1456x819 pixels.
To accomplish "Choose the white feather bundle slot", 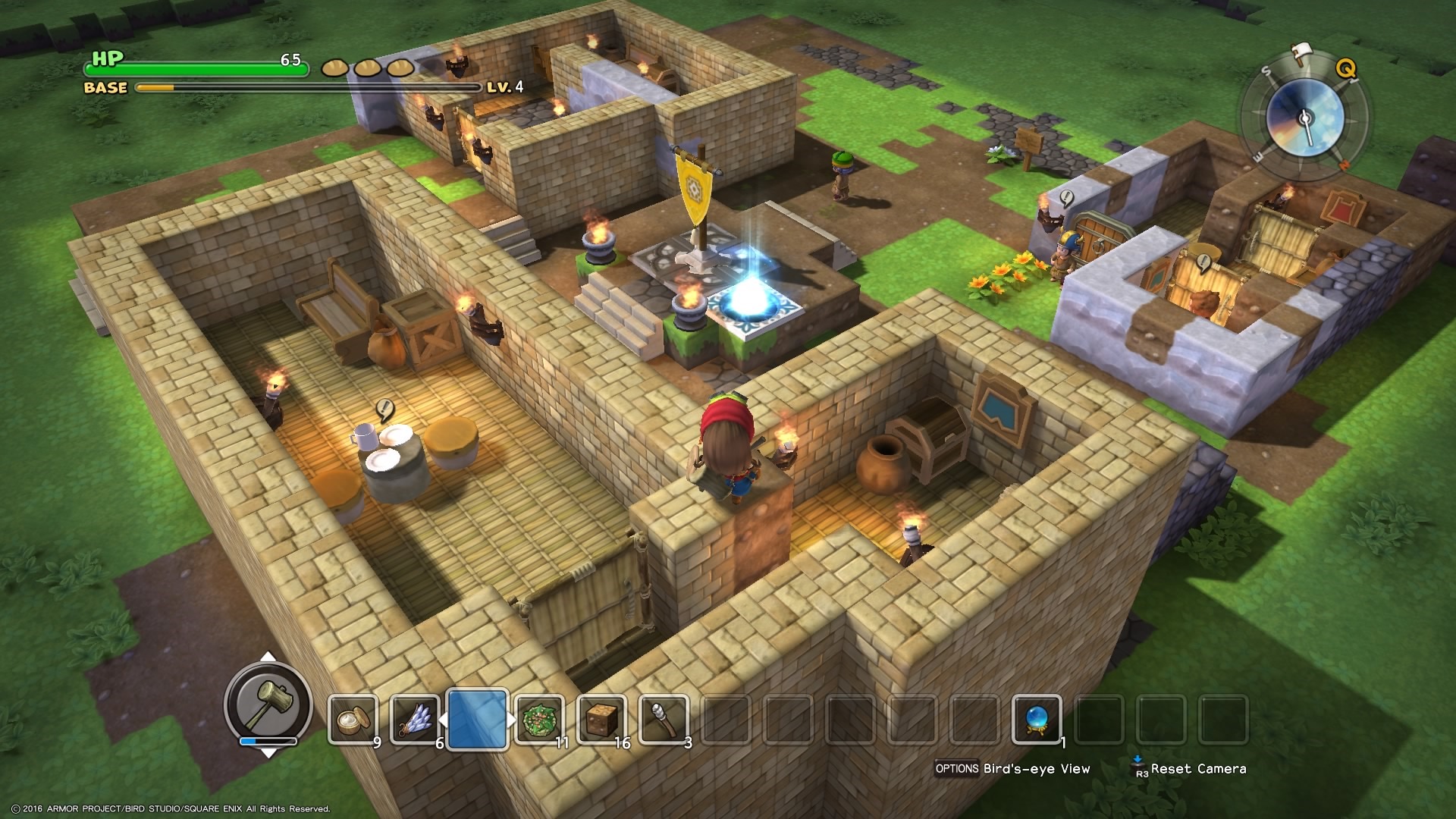I will click(x=414, y=720).
